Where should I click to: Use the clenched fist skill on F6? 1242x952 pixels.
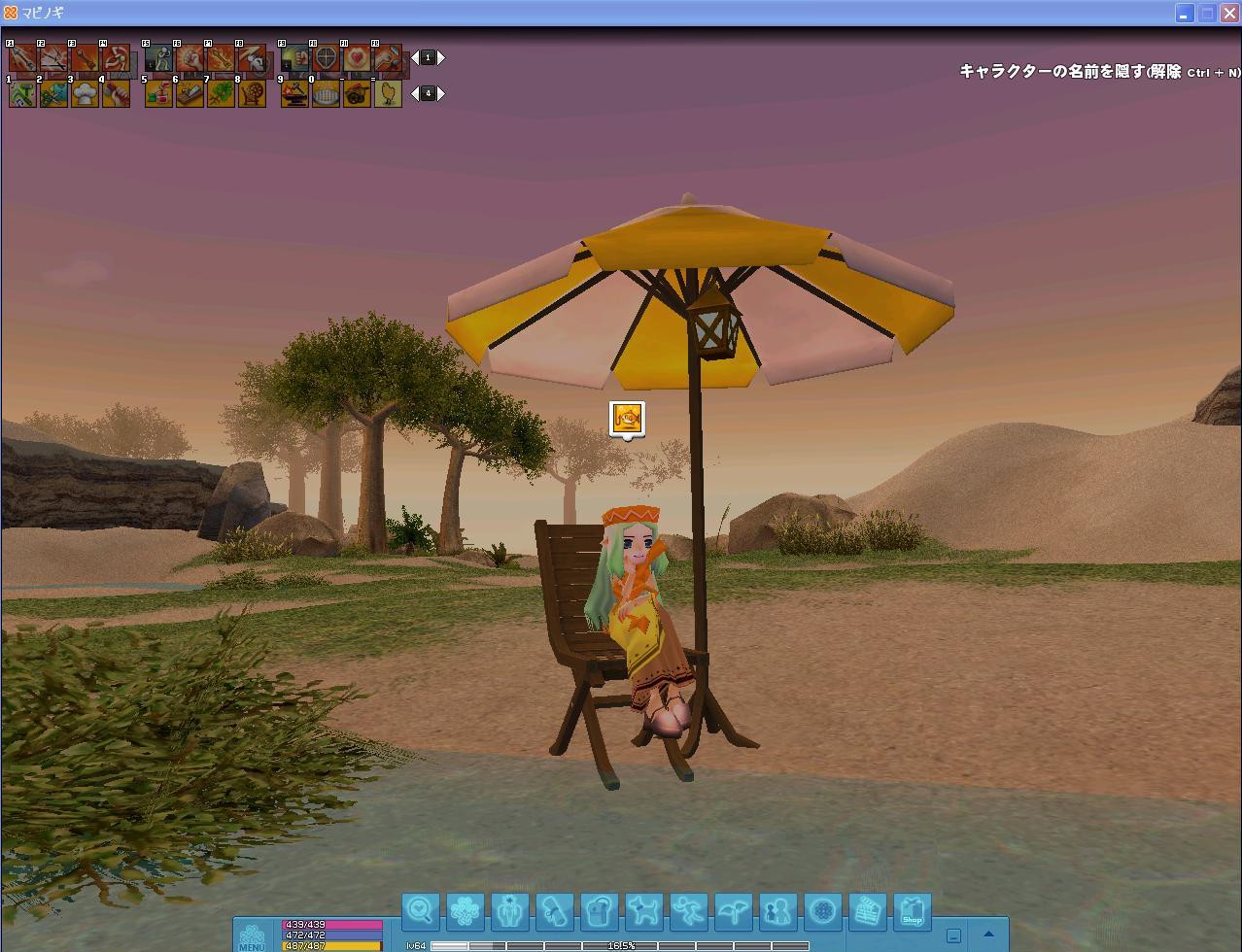(190, 58)
